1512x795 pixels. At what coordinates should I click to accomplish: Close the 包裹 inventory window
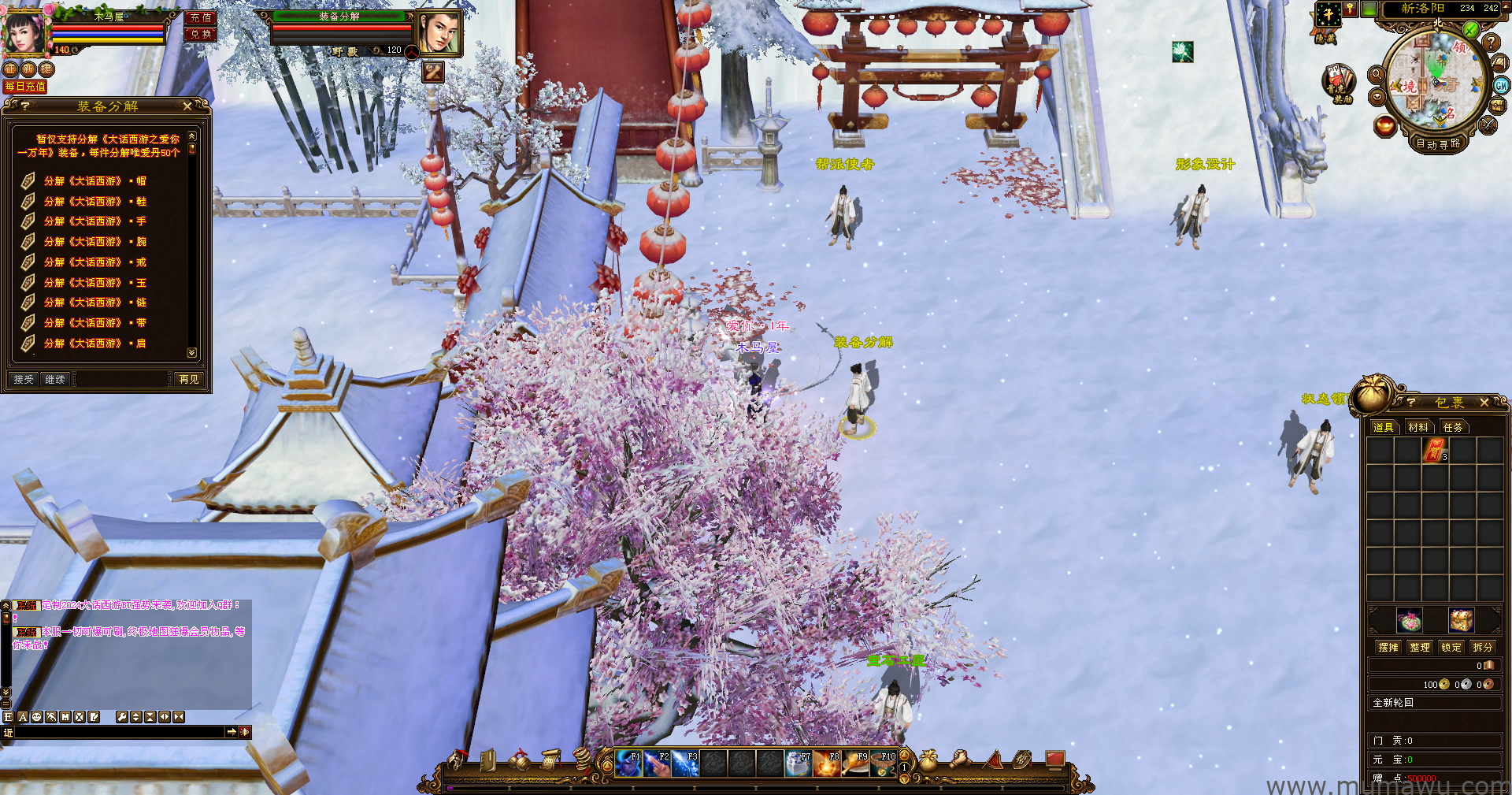coord(1484,403)
